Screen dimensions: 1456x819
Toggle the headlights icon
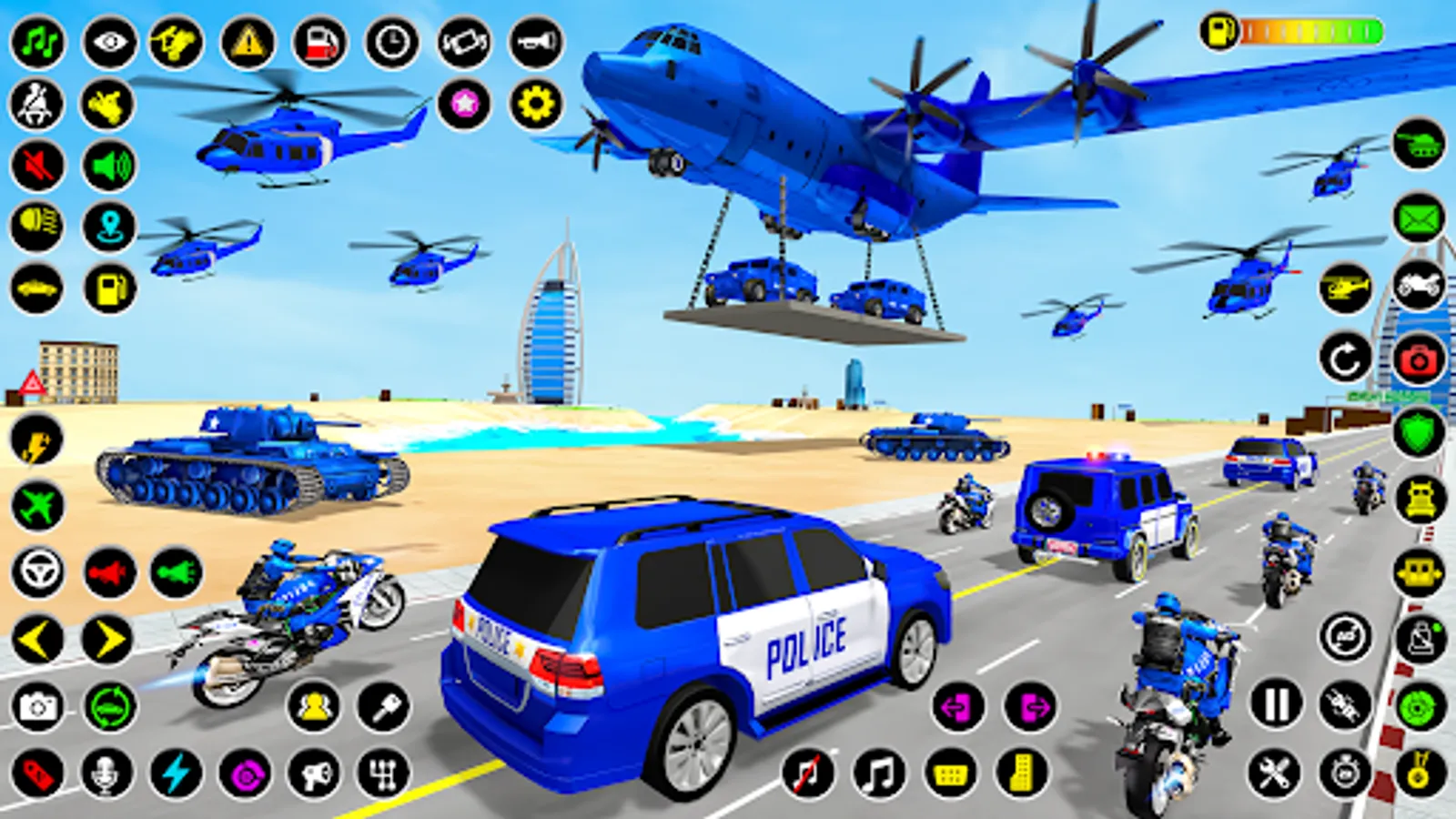[x=37, y=224]
